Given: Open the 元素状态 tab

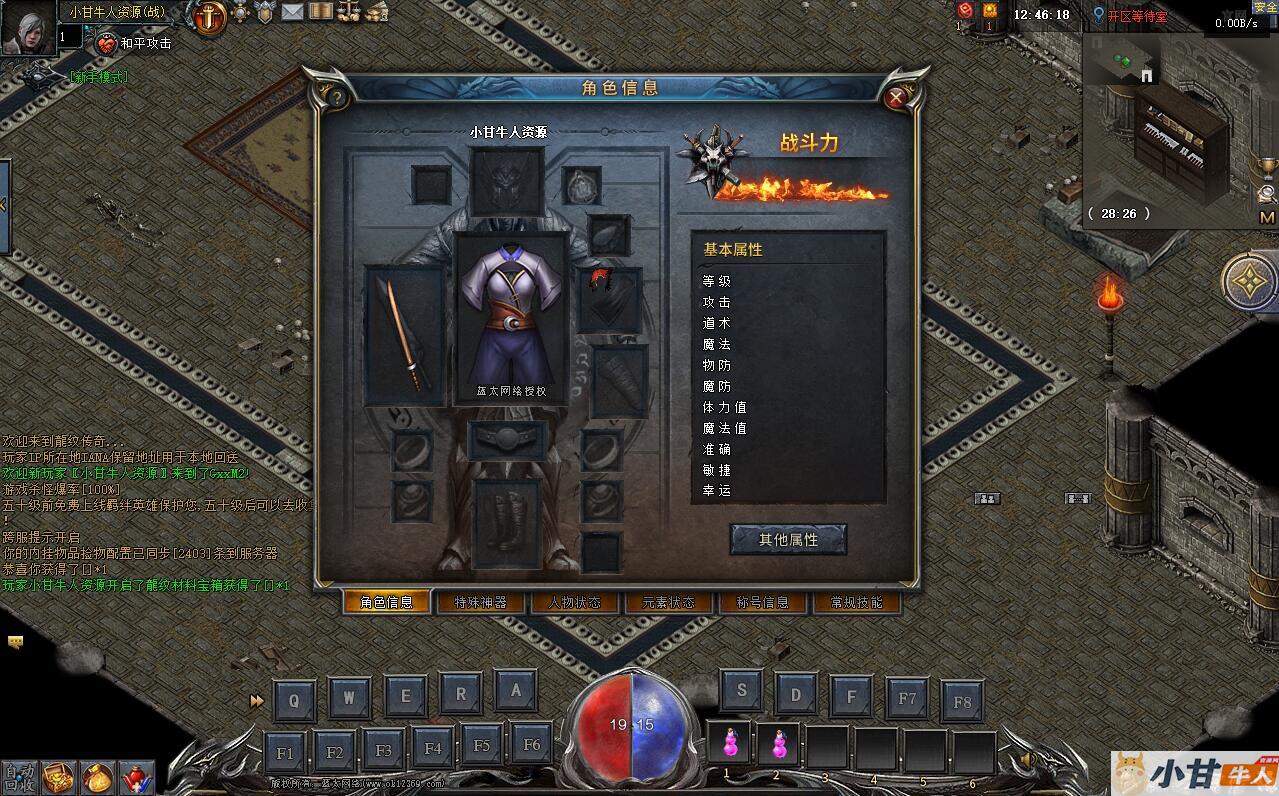Looking at the screenshot, I should pyautogui.click(x=668, y=602).
